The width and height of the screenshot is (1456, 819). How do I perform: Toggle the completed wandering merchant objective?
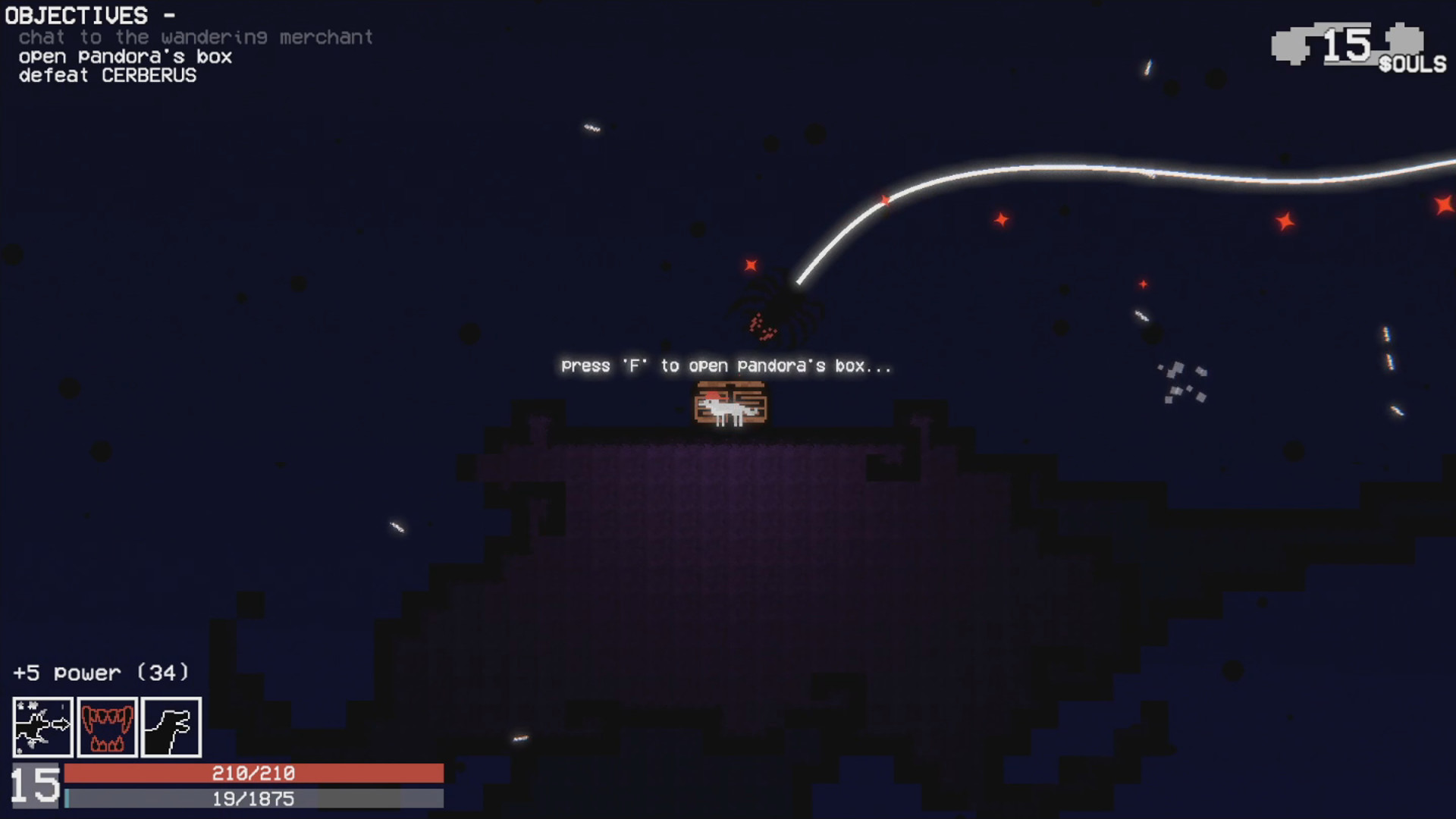pos(192,37)
